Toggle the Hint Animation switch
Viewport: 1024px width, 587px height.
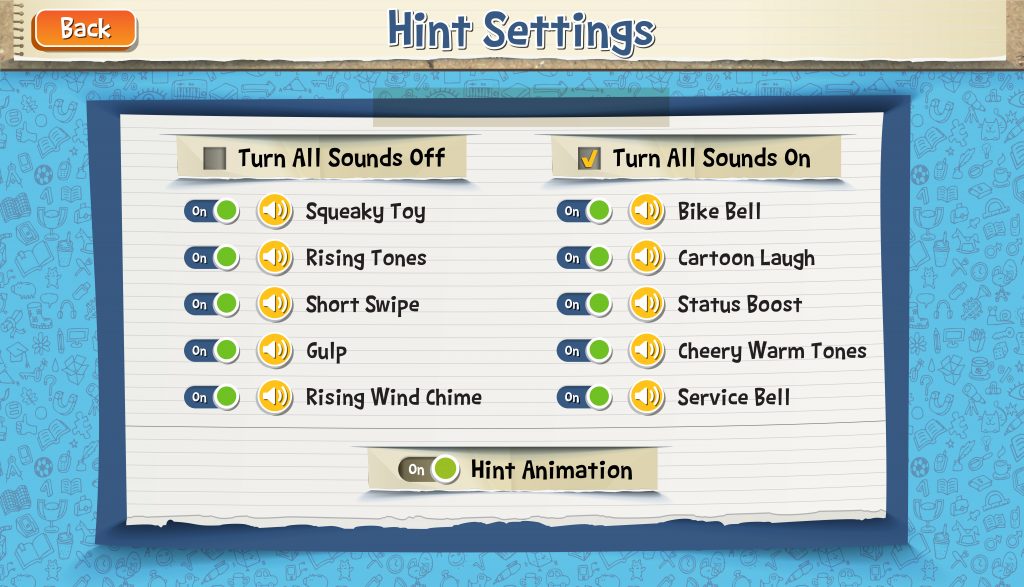428,469
